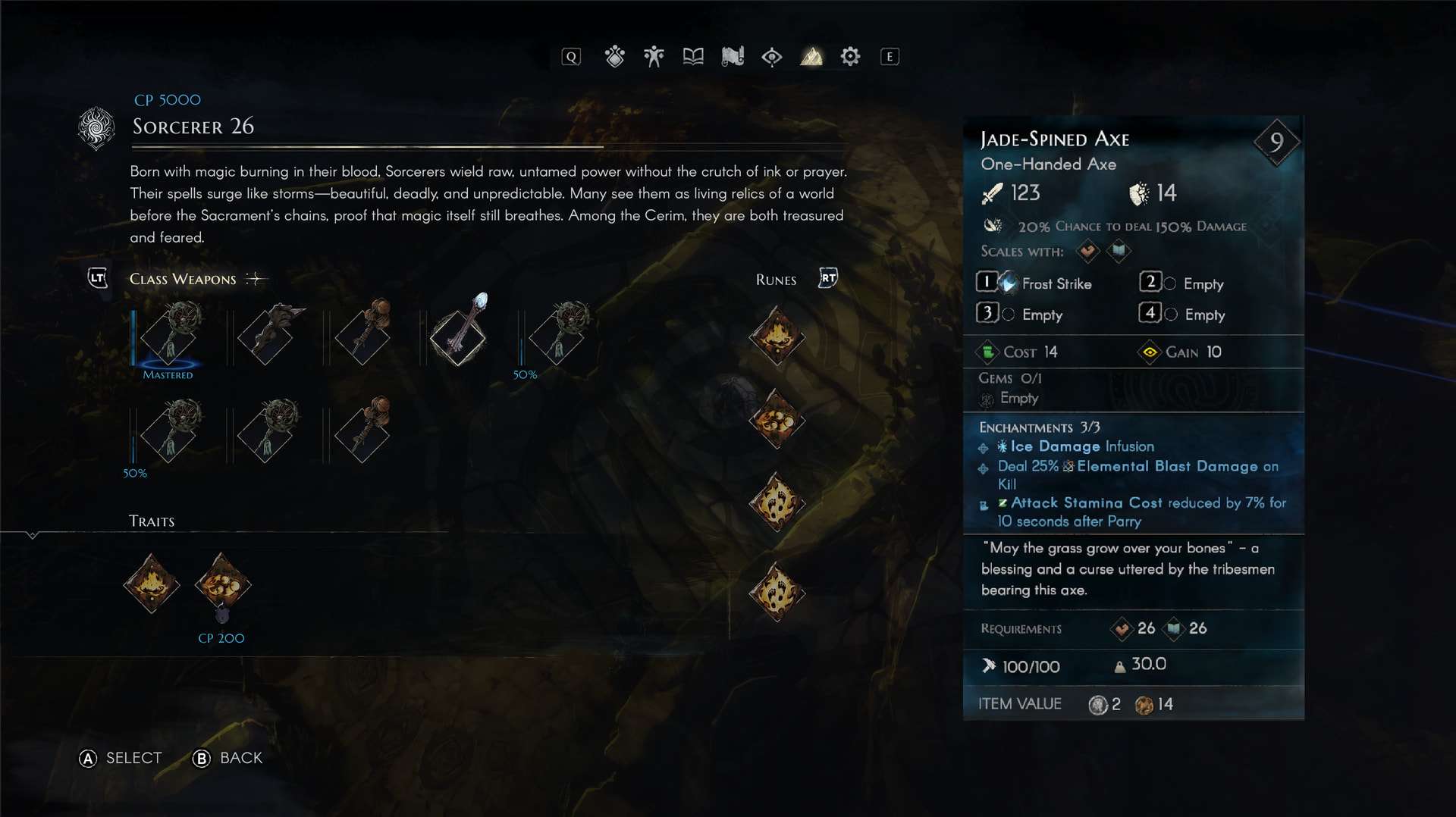Choose the golden orbs rune under Runes
This screenshot has width=1456, height=817.
tap(777, 419)
